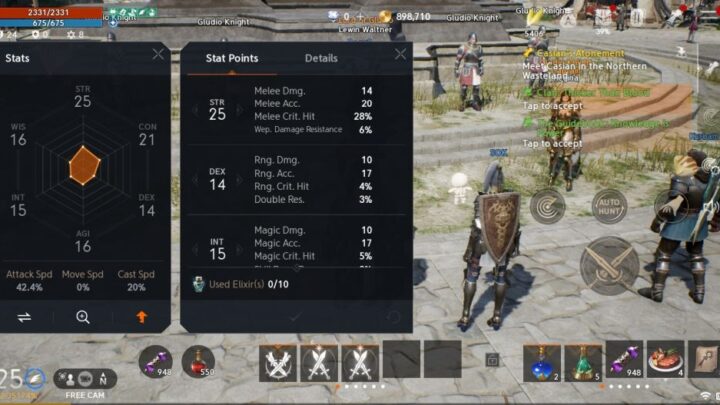
Task: Use the red health potion with 550
Action: point(200,361)
